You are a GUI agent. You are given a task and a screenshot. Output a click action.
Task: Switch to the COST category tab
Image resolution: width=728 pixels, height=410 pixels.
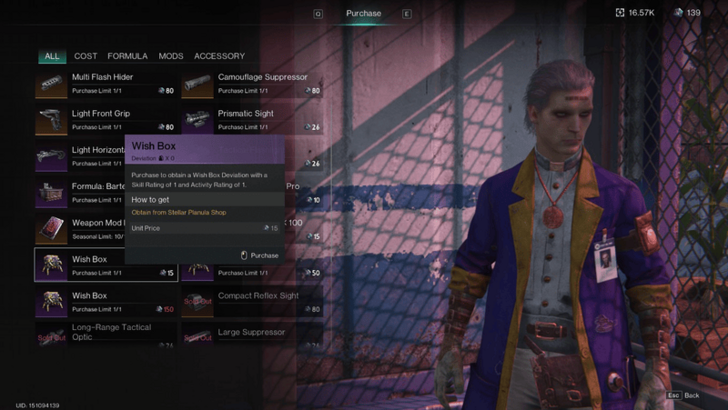85,56
